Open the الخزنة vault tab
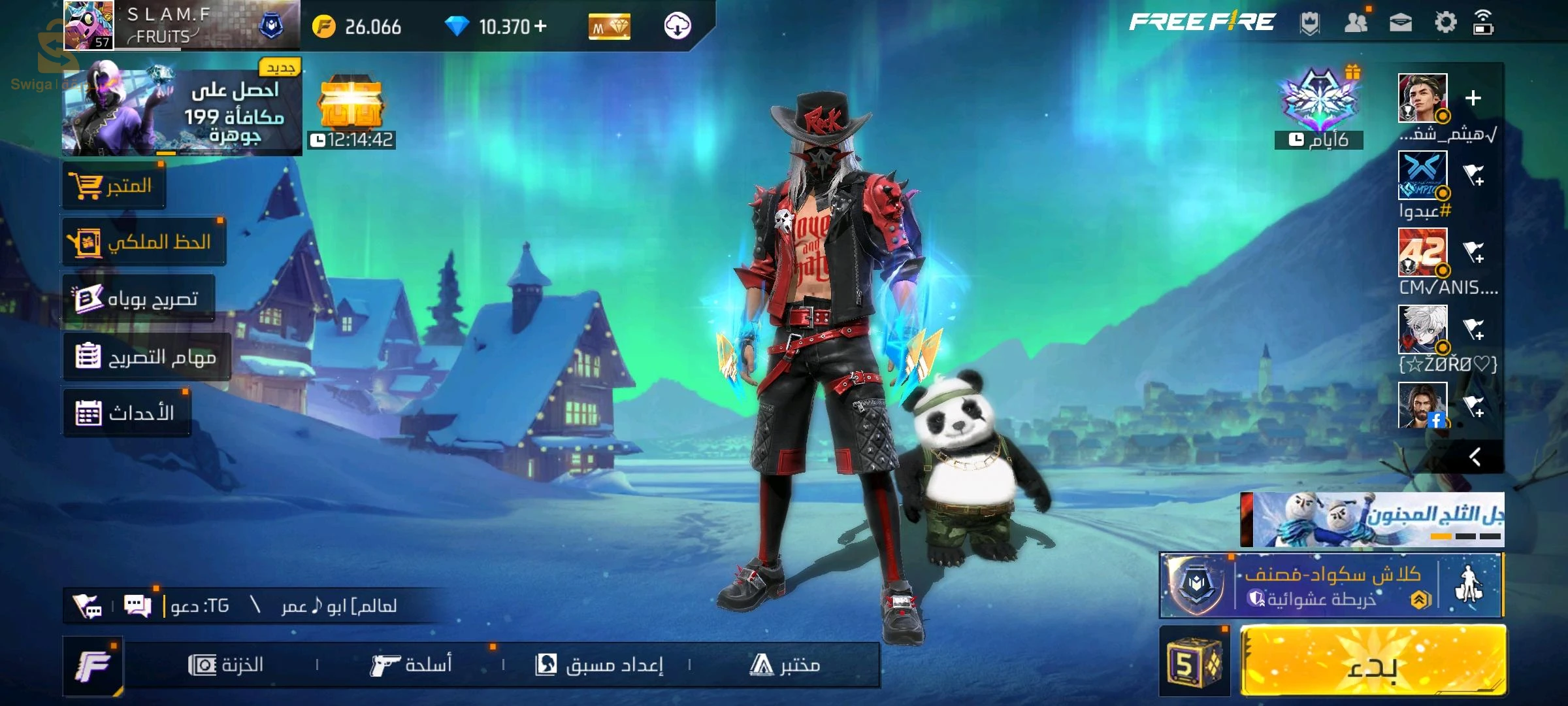The image size is (1568, 706). click(226, 665)
